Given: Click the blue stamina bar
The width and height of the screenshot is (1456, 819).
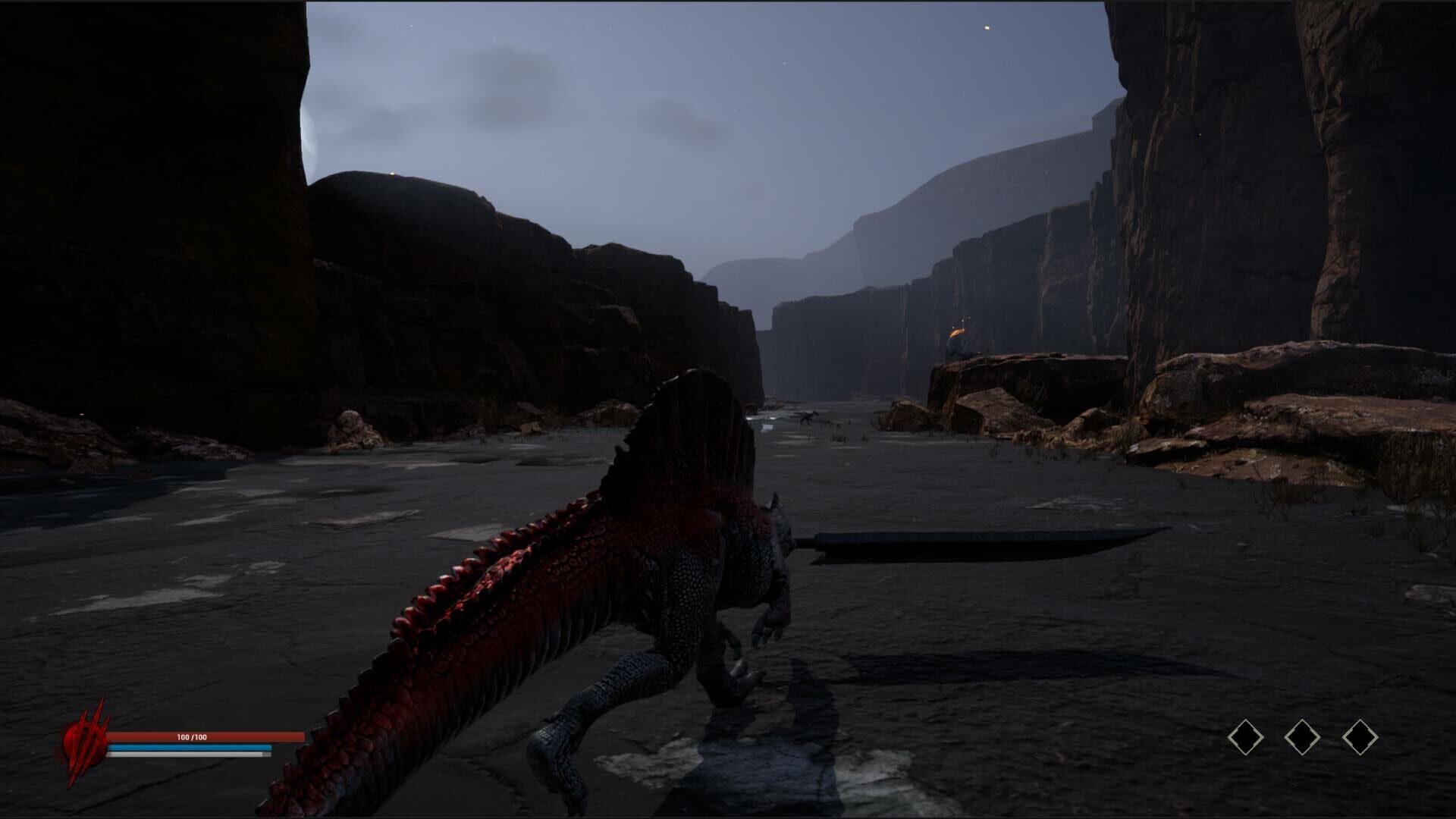Looking at the screenshot, I should [x=190, y=747].
